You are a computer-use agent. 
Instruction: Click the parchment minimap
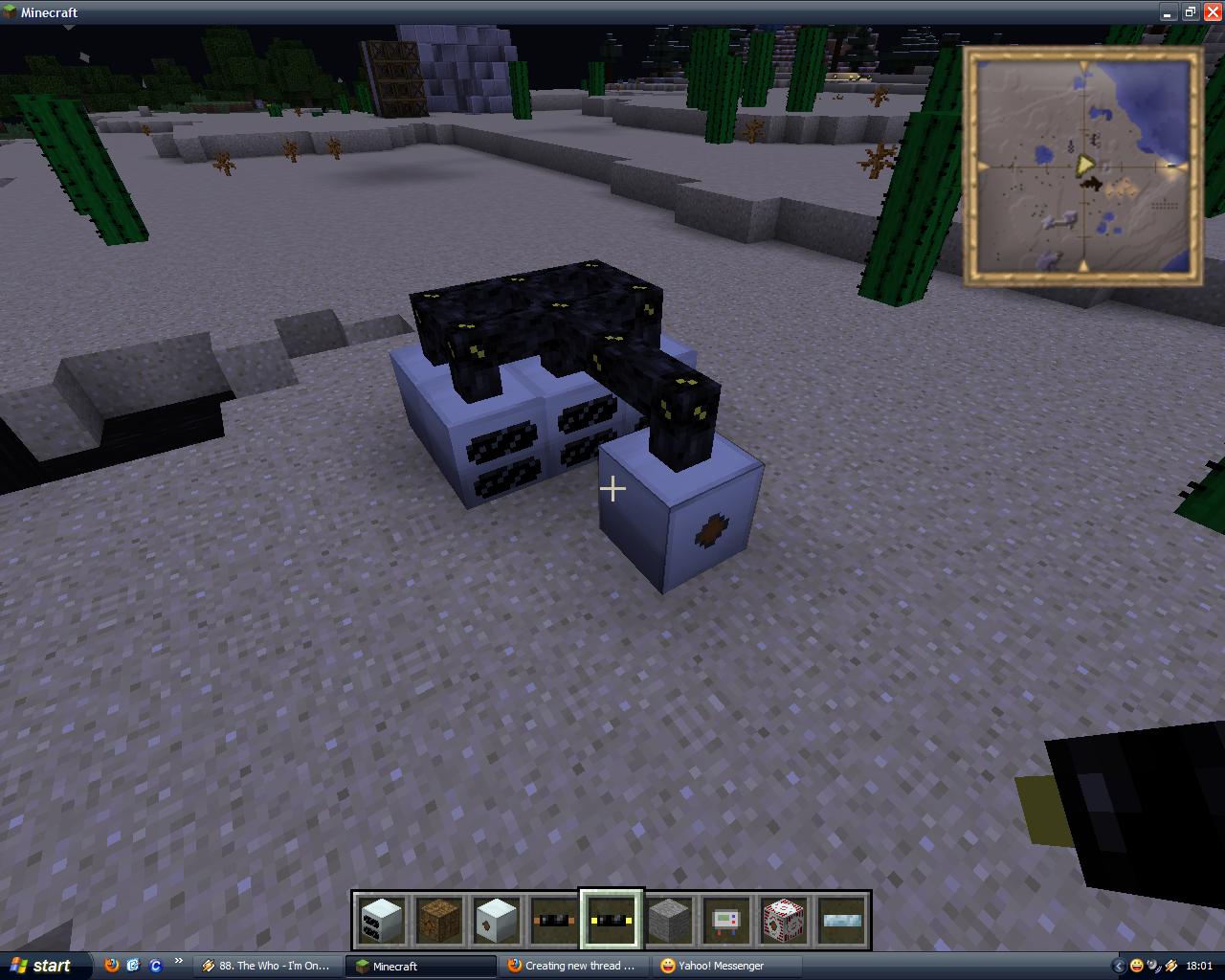1082,167
